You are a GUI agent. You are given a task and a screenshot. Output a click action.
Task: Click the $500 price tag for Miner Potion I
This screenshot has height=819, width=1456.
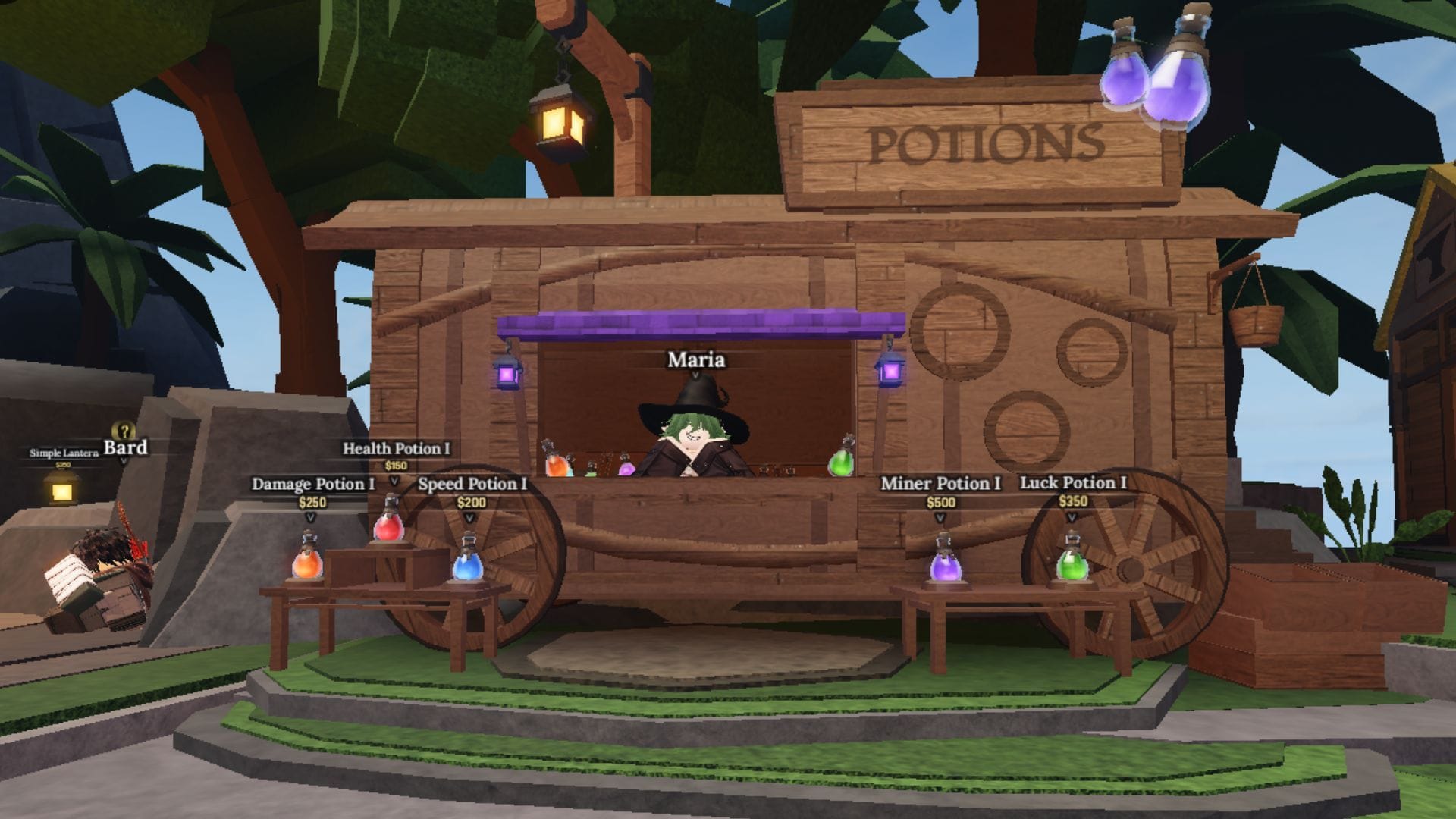(940, 502)
